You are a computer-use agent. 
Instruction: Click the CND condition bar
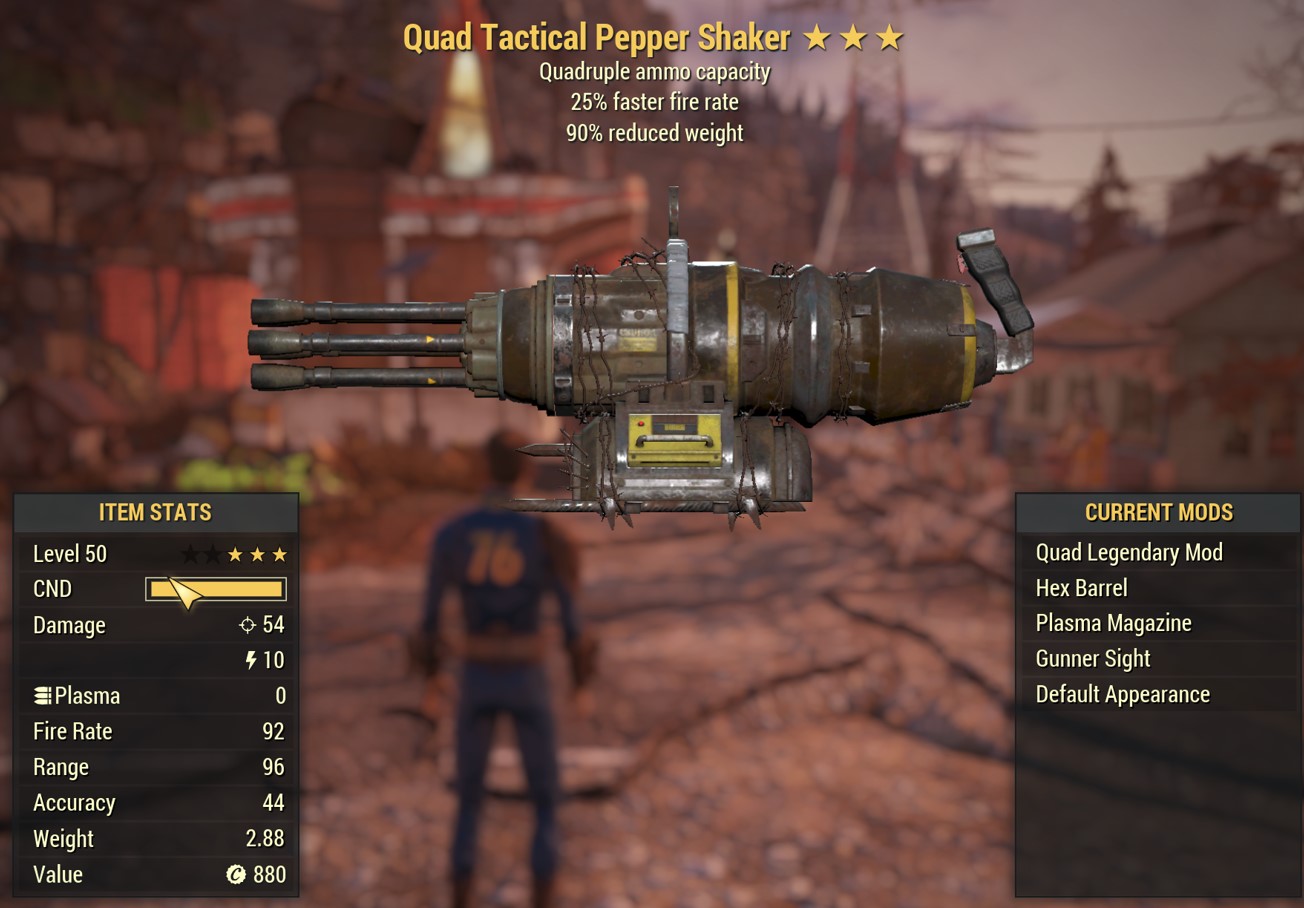214,589
